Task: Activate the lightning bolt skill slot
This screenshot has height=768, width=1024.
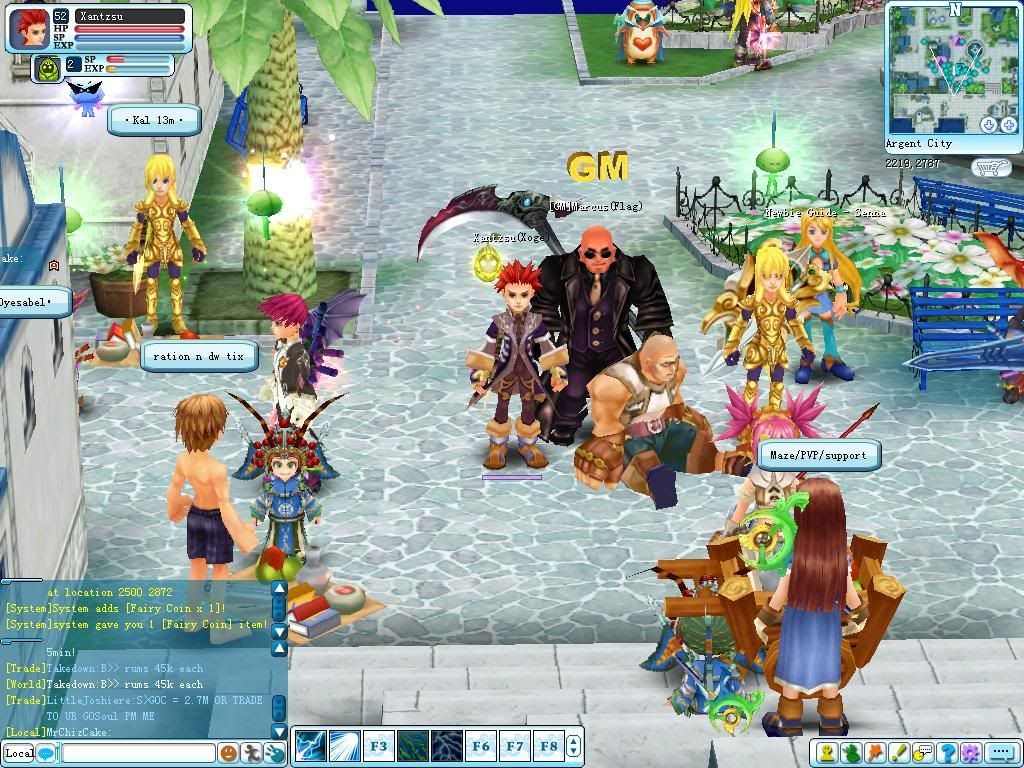Action: click(x=310, y=746)
